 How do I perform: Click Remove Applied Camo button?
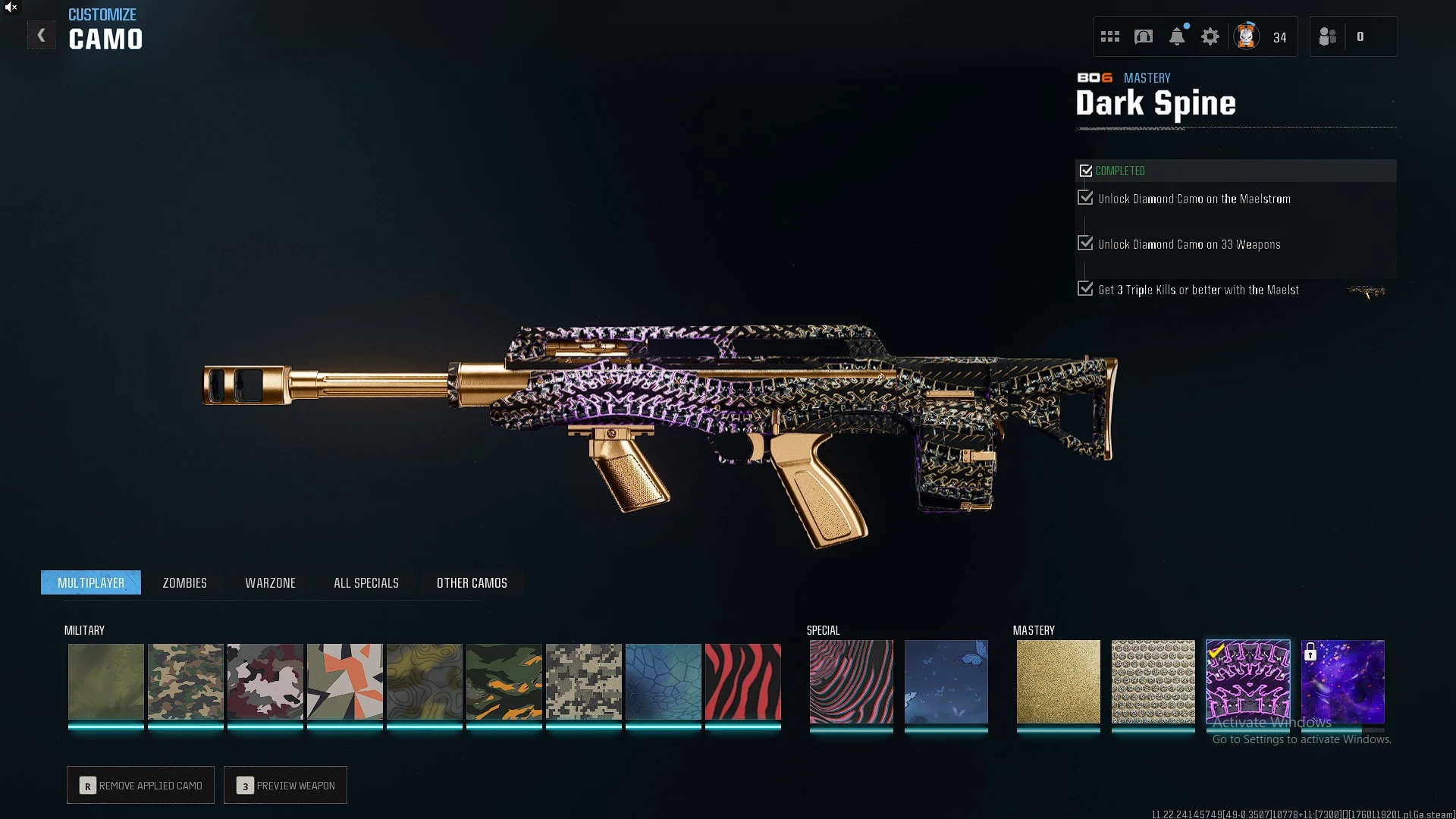(140, 785)
